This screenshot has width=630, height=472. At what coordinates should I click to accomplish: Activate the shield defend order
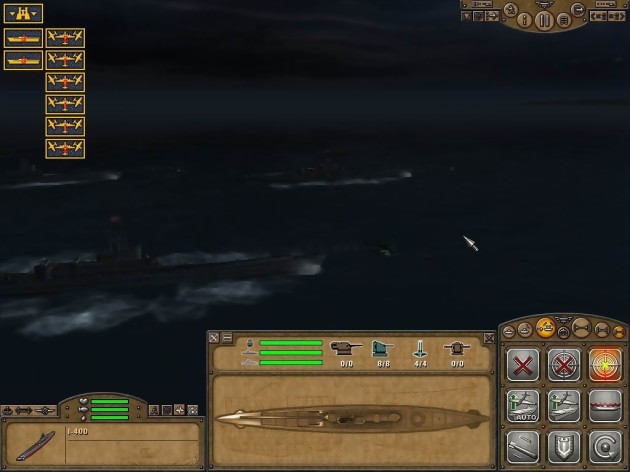[x=564, y=447]
